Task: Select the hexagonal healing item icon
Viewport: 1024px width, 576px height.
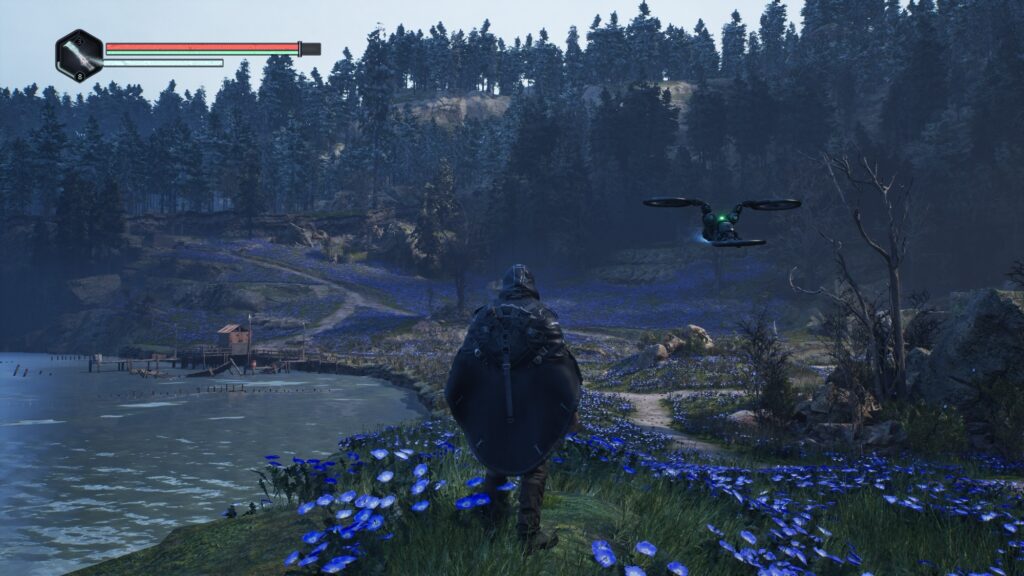Action: pyautogui.click(x=79, y=55)
